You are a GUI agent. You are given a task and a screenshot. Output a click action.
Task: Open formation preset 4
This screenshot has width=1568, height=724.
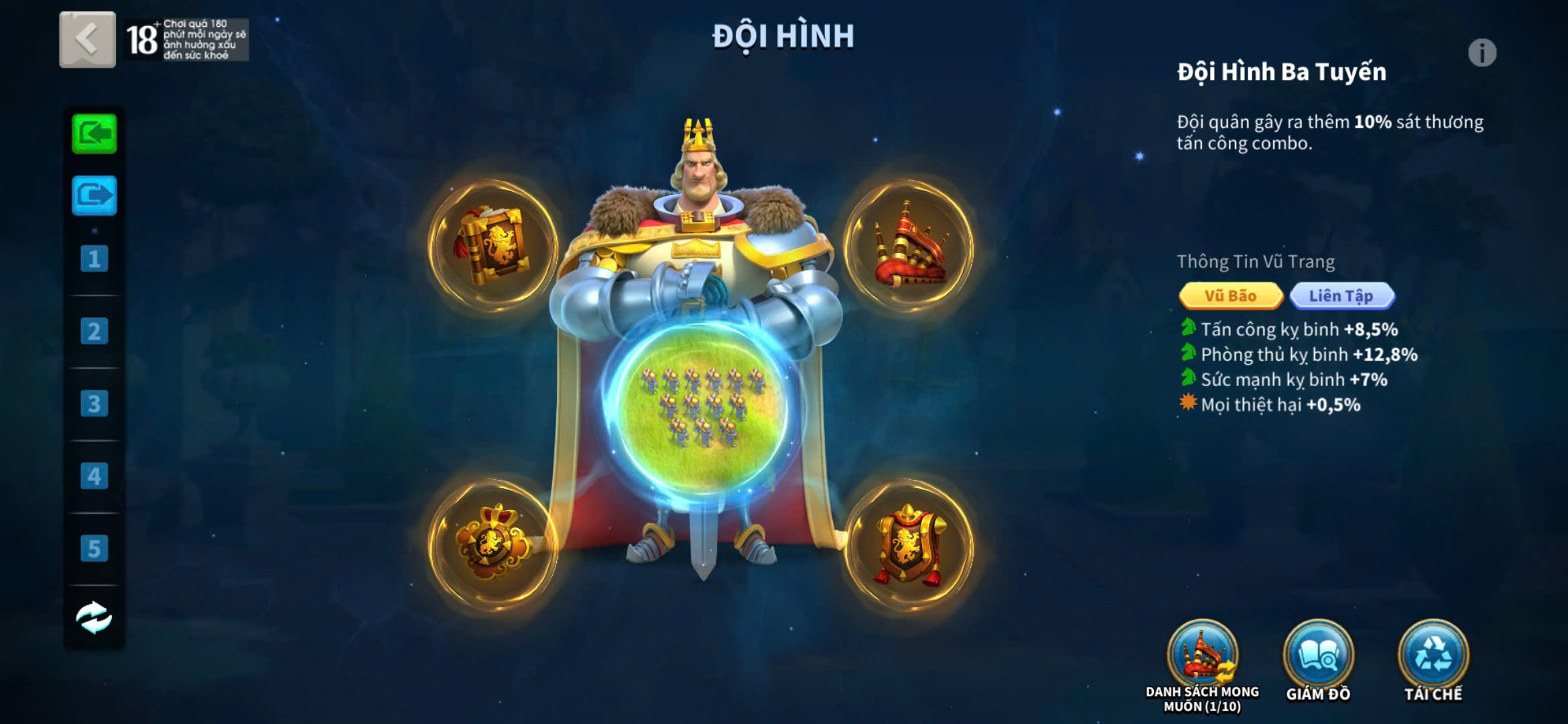94,476
